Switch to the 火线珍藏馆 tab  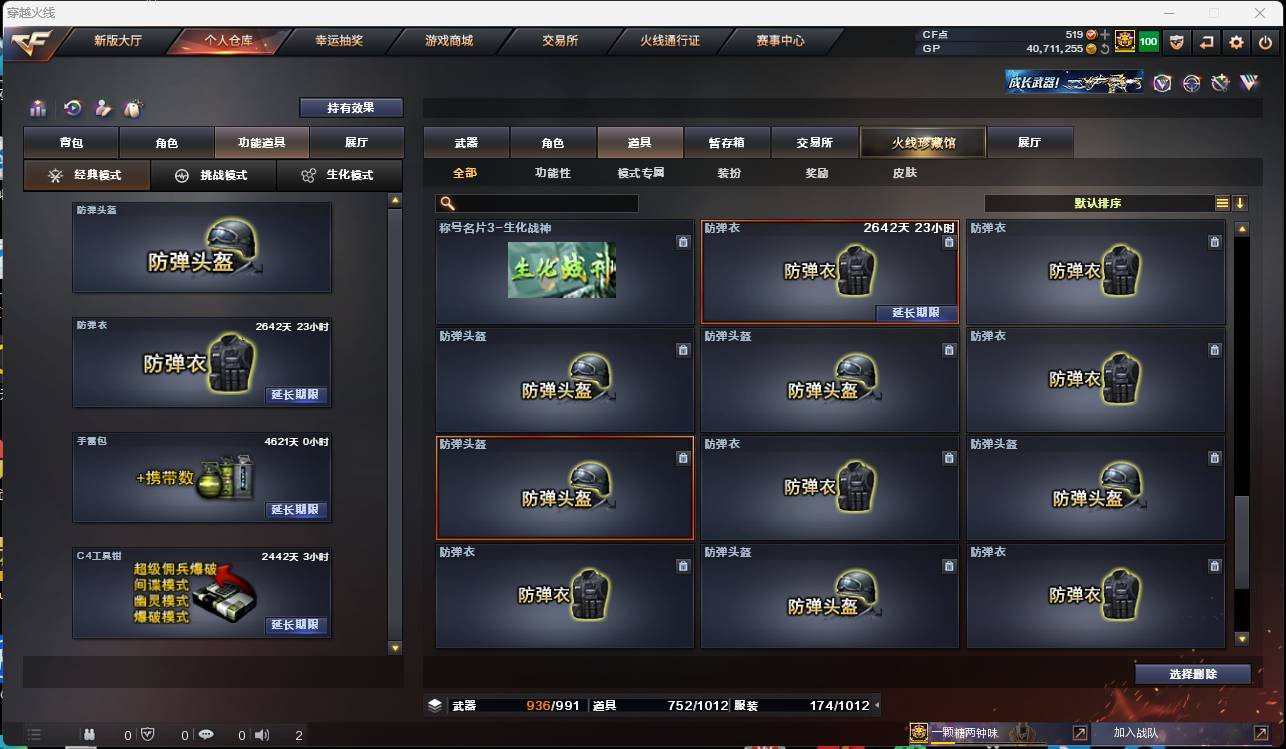click(x=921, y=142)
